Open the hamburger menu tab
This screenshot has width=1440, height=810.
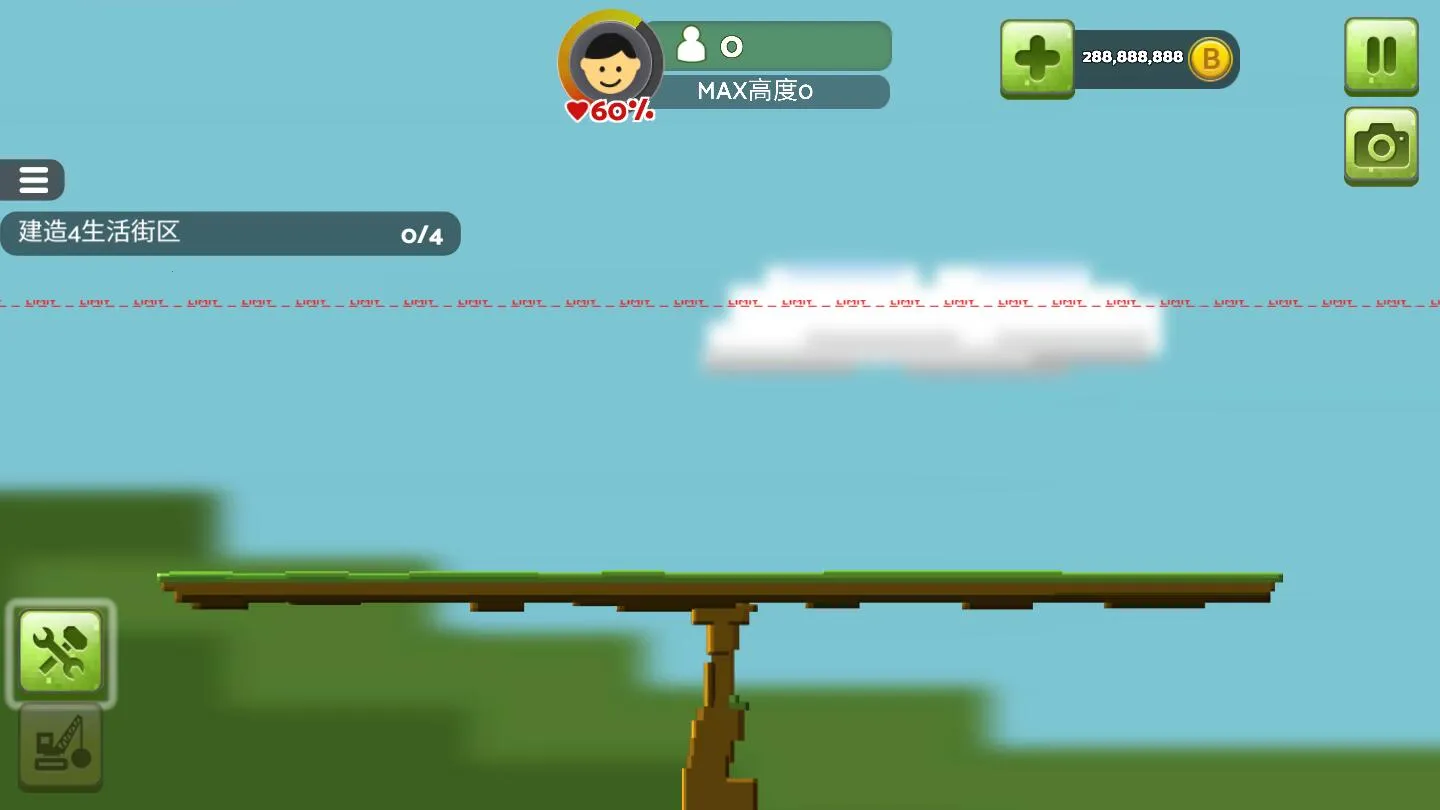point(33,180)
